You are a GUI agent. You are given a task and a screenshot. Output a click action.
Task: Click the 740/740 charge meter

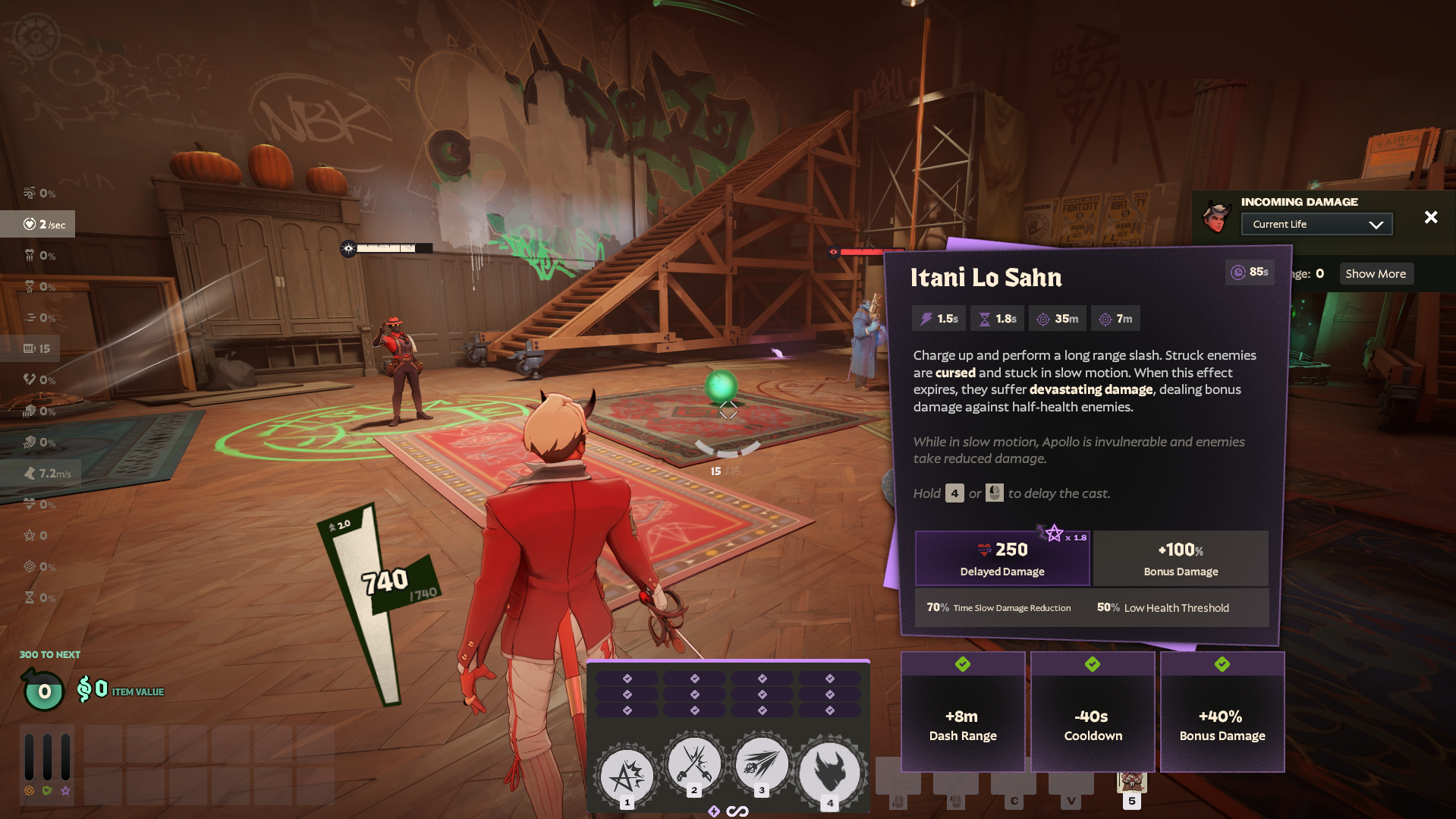383,581
